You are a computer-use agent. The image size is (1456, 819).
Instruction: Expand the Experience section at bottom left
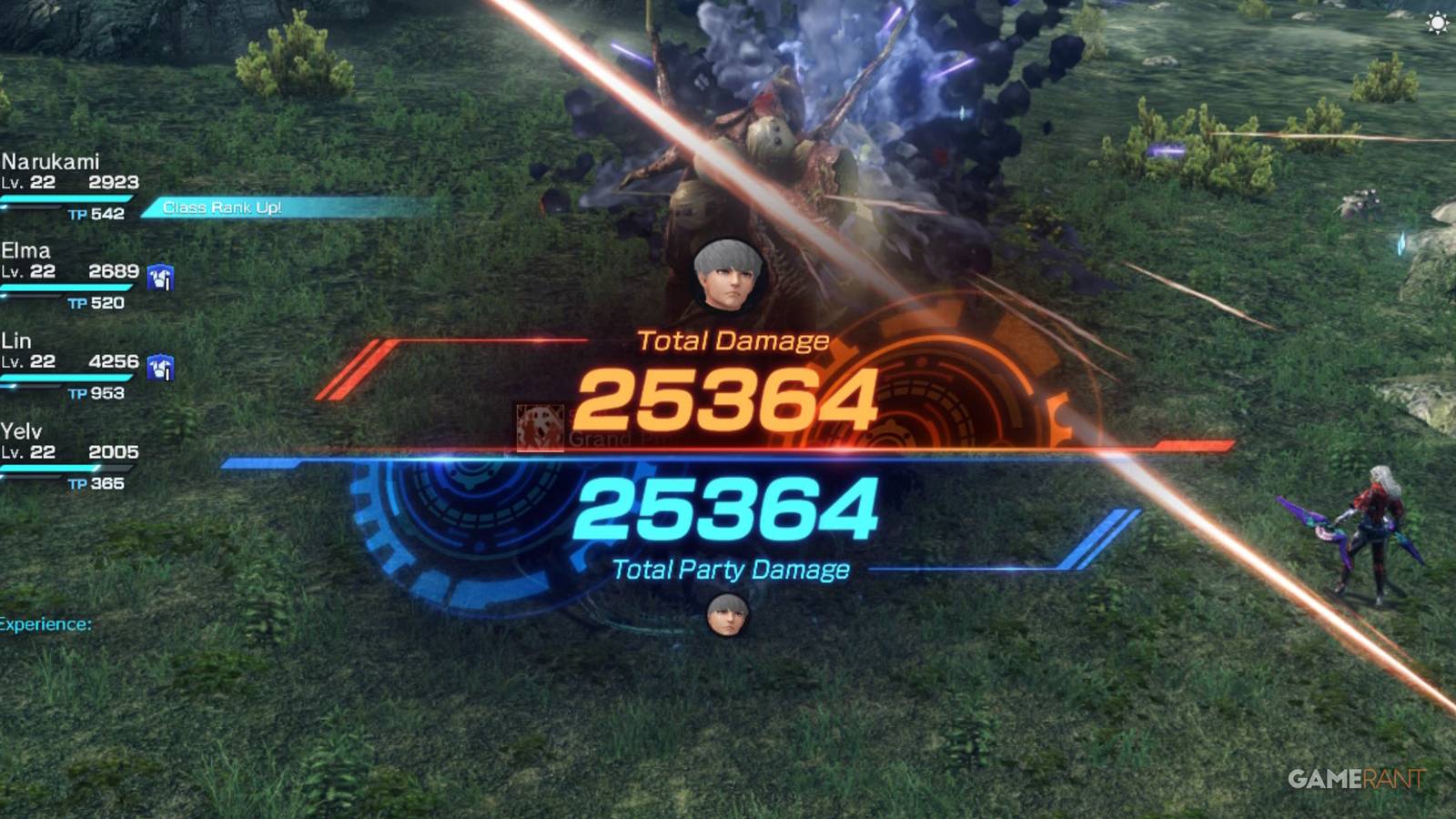tap(45, 625)
